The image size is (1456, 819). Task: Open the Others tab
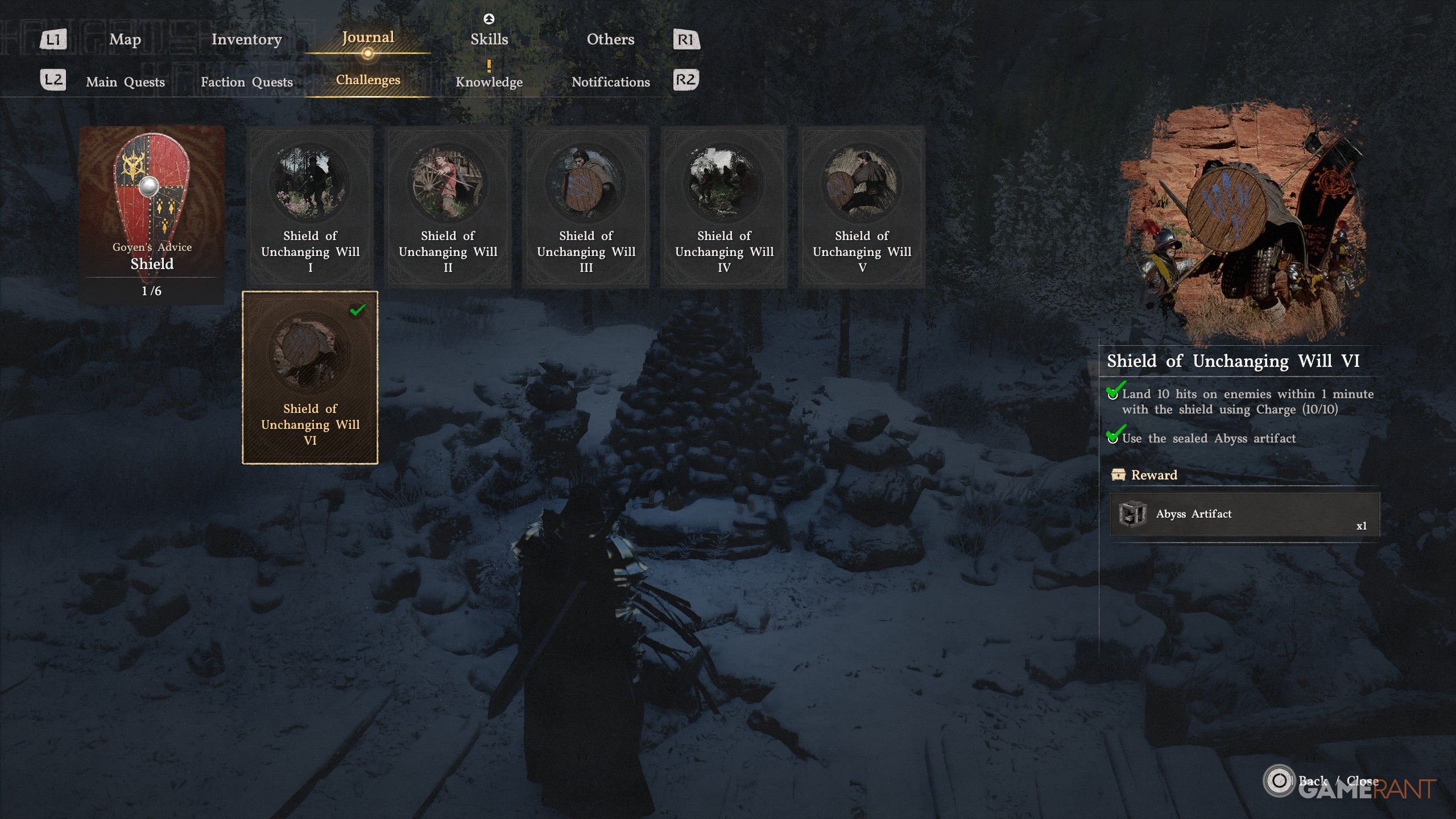pyautogui.click(x=610, y=39)
